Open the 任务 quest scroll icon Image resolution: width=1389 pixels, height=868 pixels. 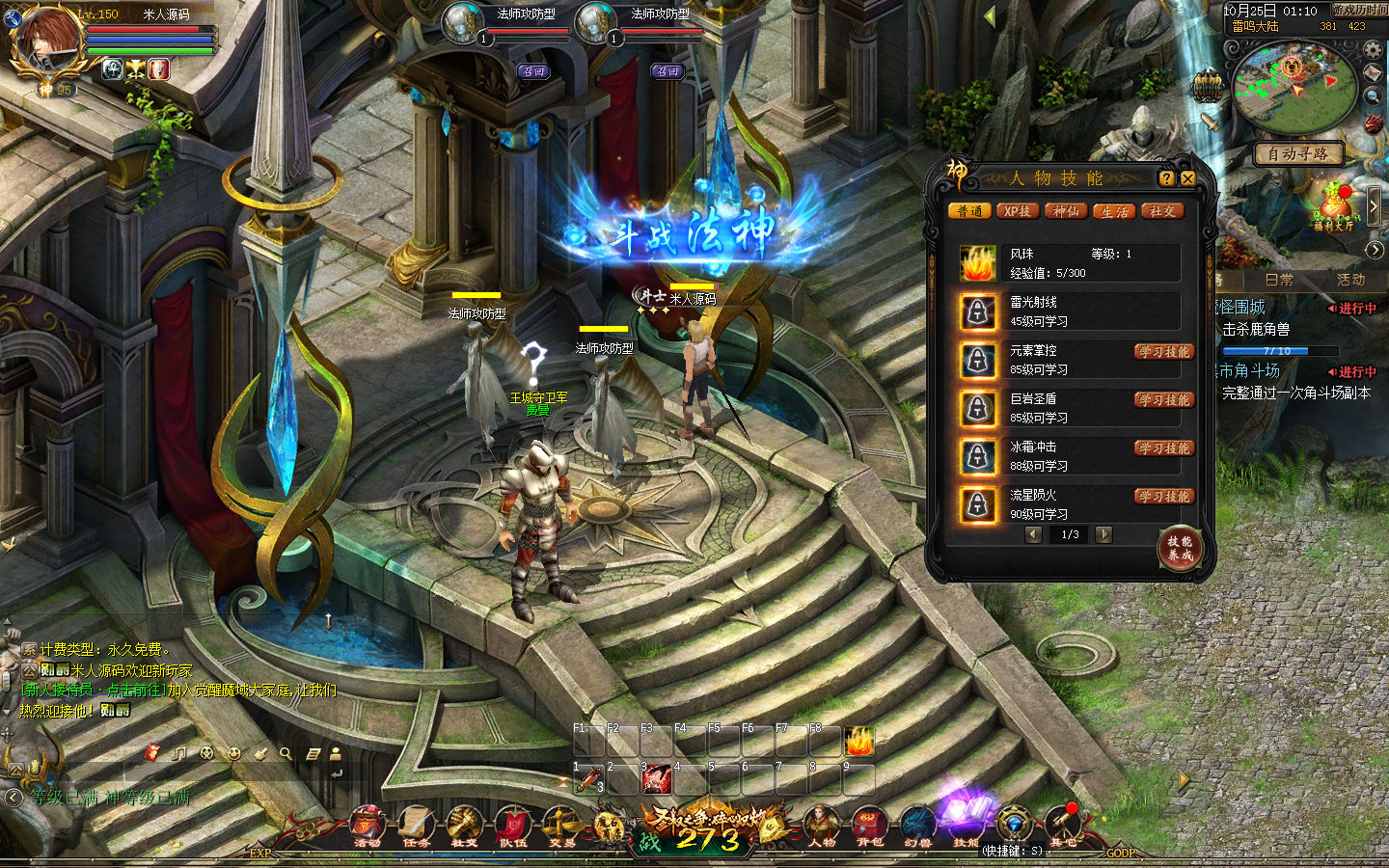pyautogui.click(x=416, y=826)
